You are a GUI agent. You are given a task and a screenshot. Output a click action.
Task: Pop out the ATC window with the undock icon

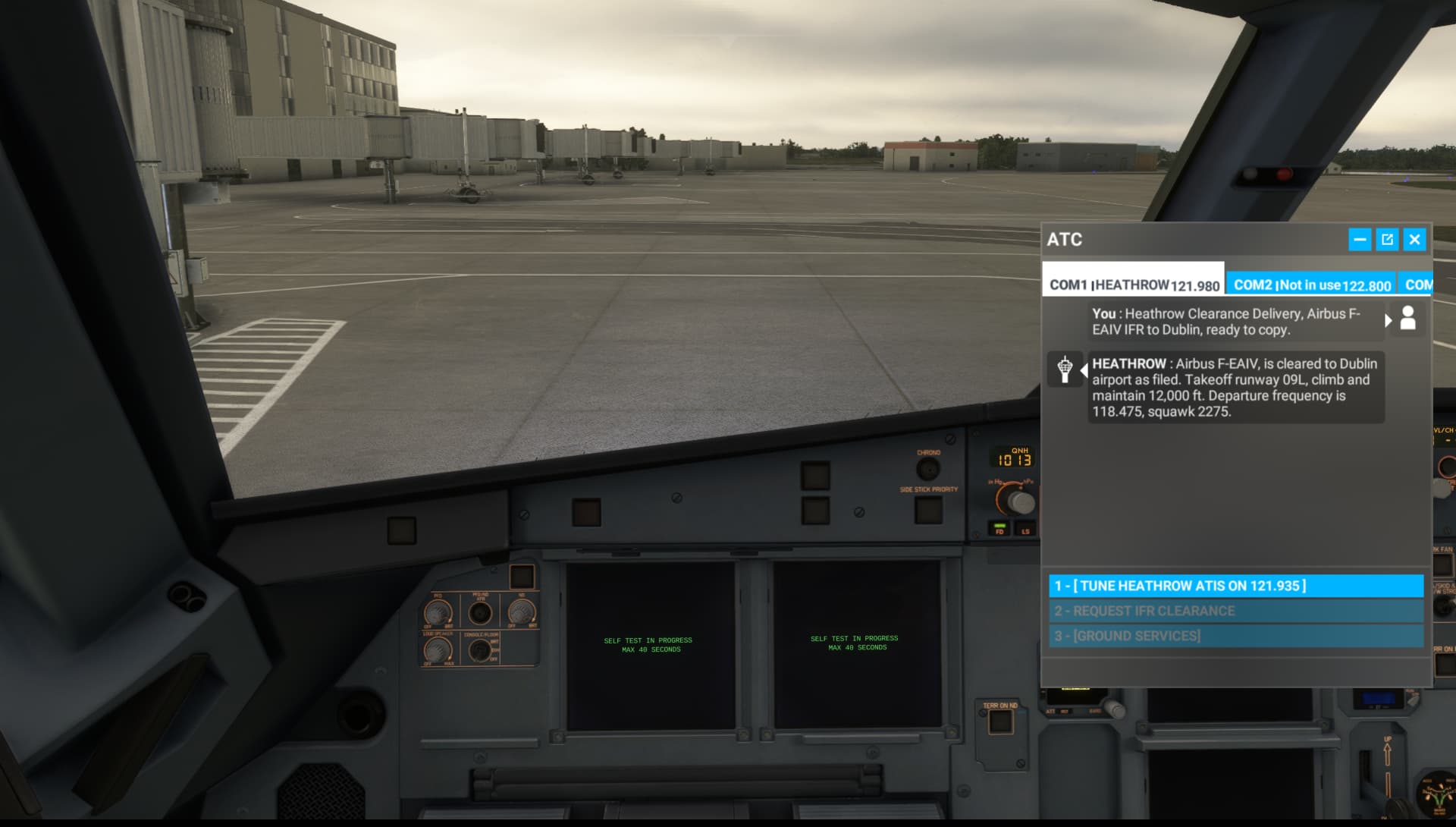tap(1388, 239)
